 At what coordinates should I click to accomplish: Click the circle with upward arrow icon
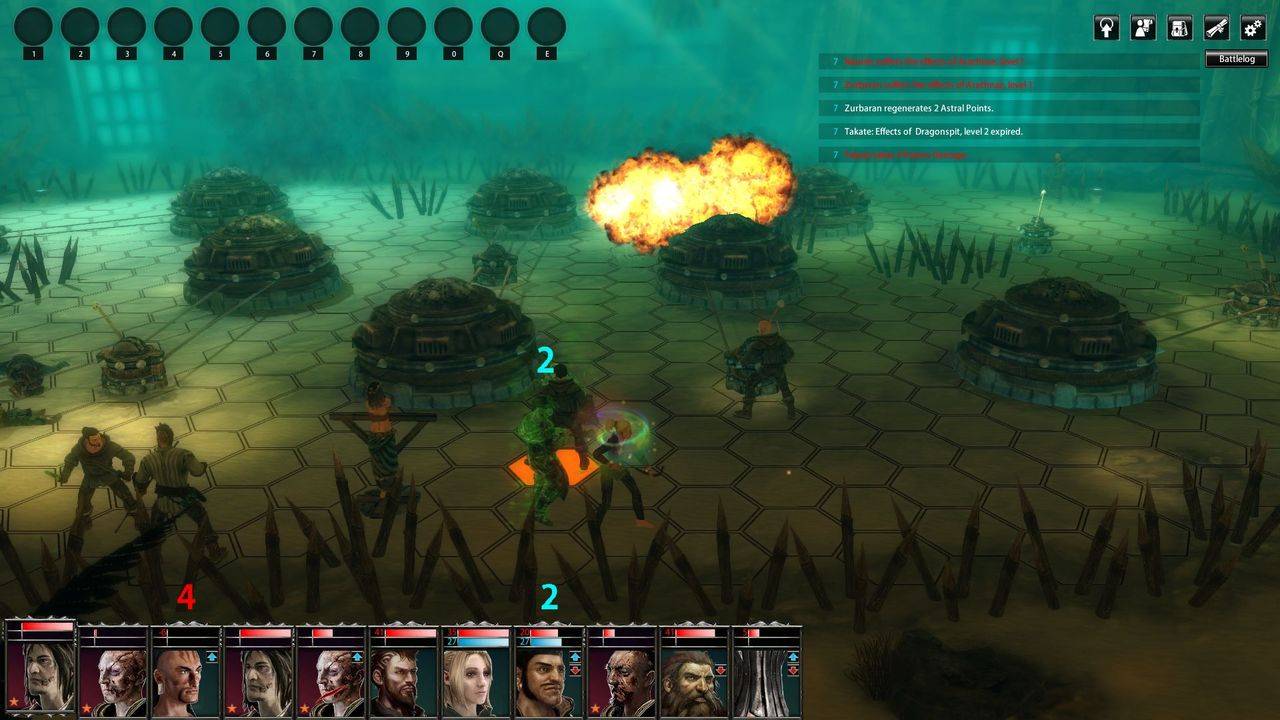click(1106, 28)
